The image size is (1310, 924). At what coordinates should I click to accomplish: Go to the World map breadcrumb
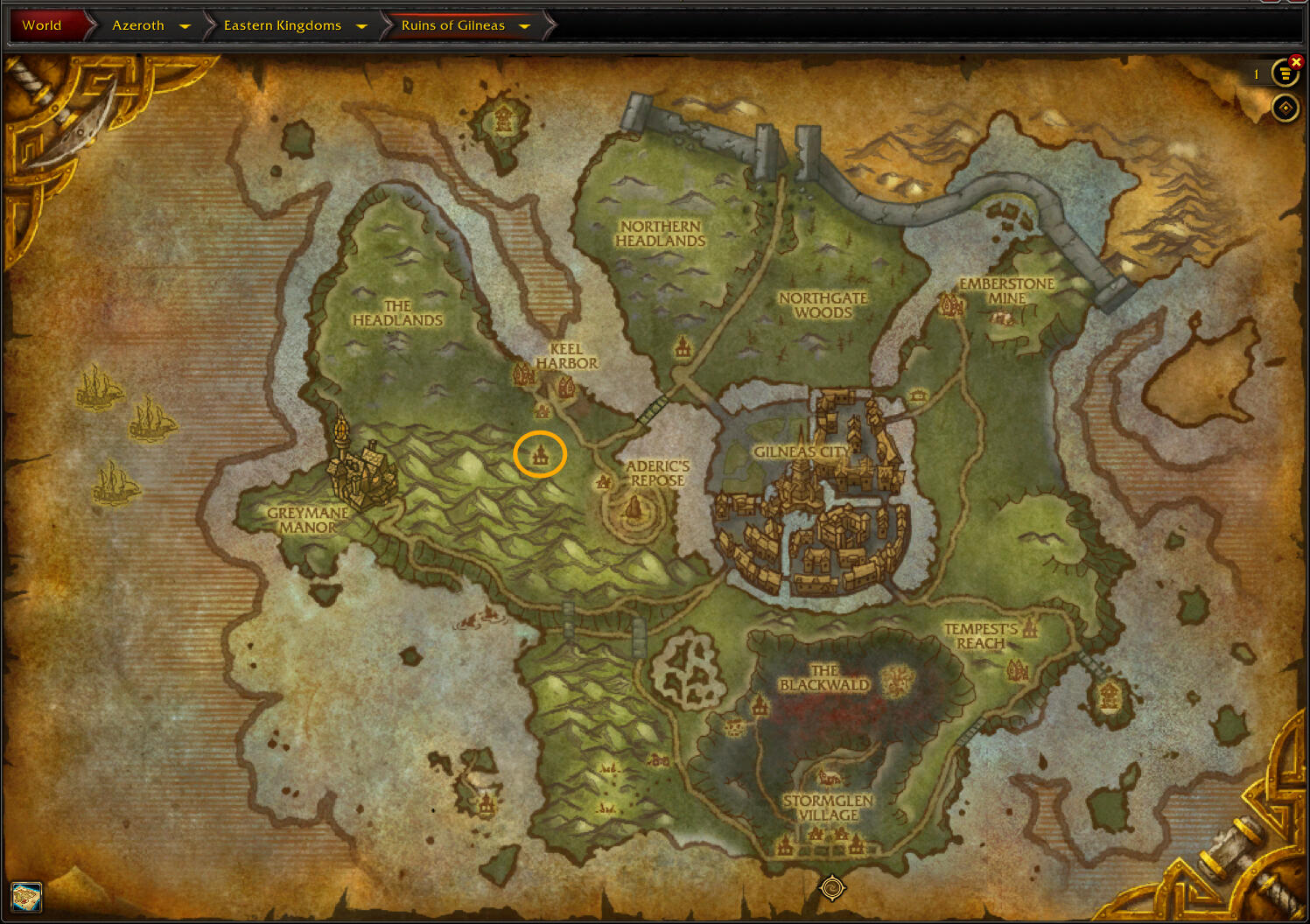[42, 25]
